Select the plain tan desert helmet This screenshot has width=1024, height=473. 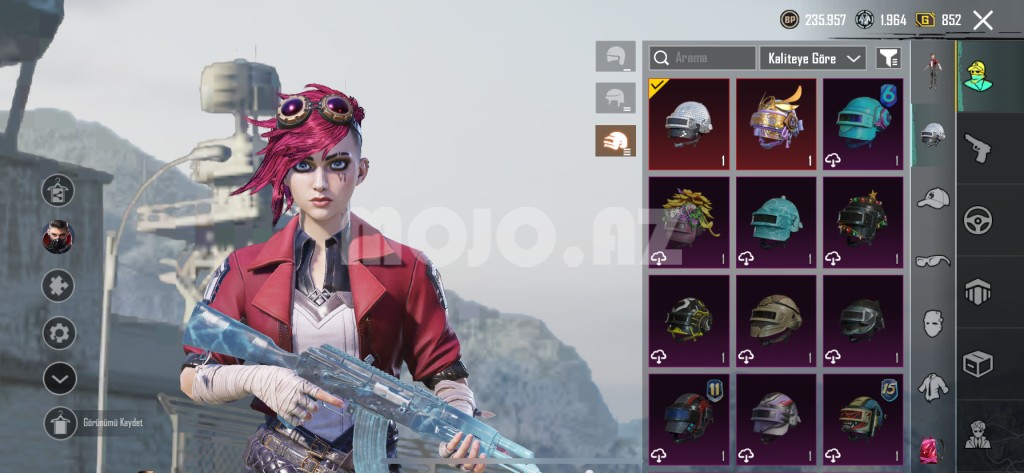click(x=776, y=320)
